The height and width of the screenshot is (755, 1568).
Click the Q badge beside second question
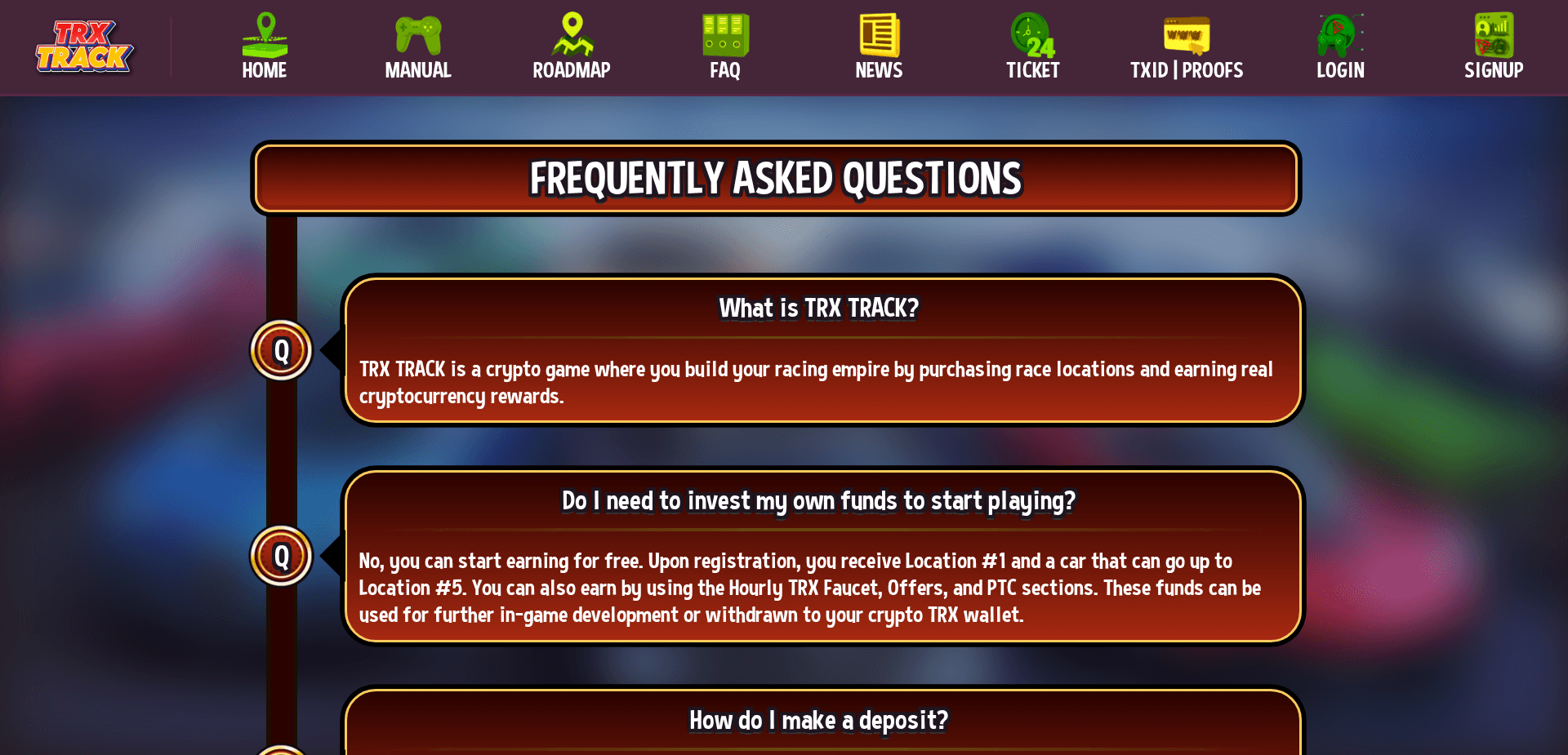click(x=280, y=556)
